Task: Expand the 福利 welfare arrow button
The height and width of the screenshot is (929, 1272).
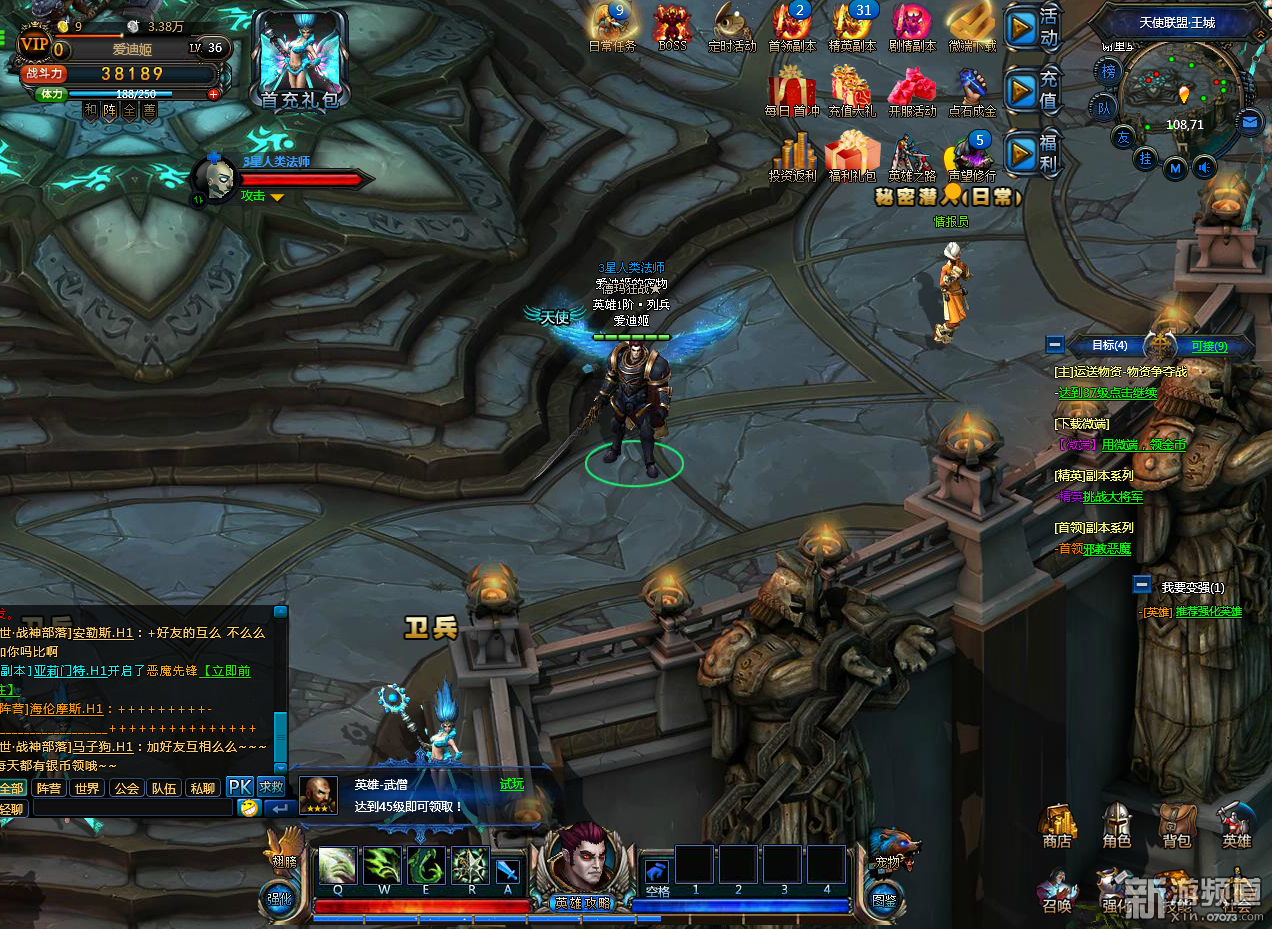Action: click(x=1021, y=154)
